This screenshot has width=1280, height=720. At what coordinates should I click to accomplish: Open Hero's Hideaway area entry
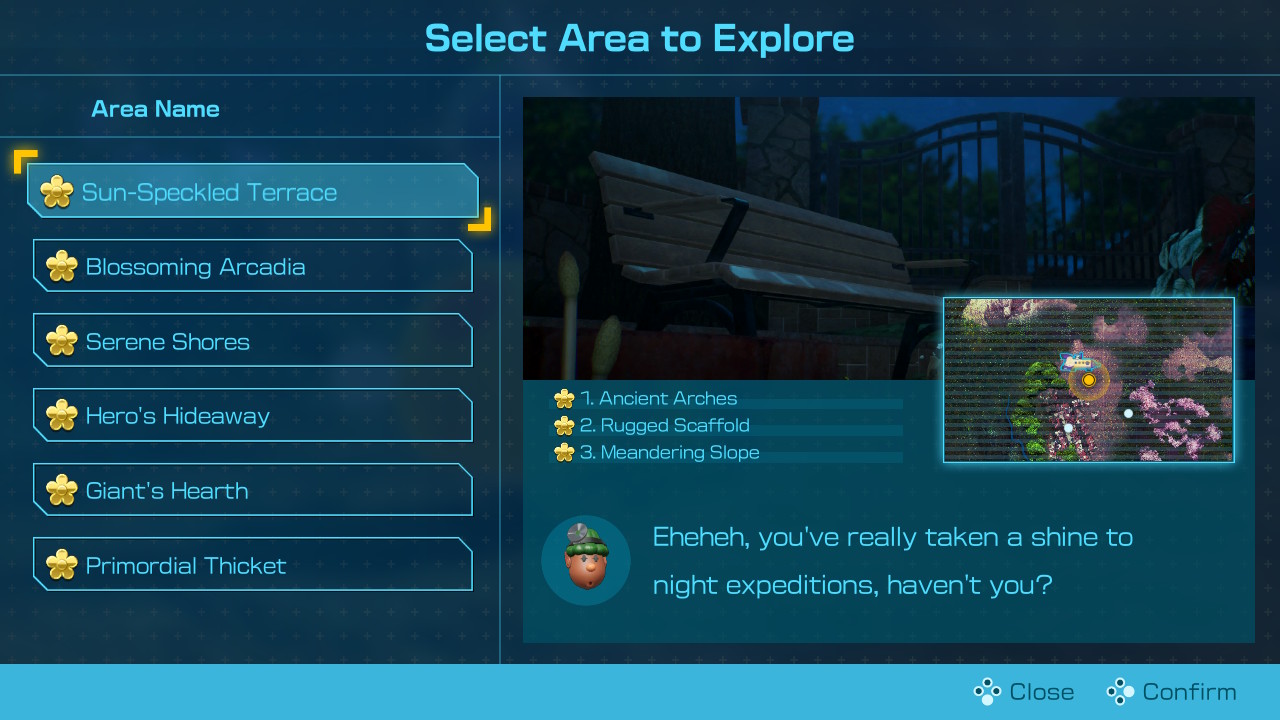[x=252, y=416]
